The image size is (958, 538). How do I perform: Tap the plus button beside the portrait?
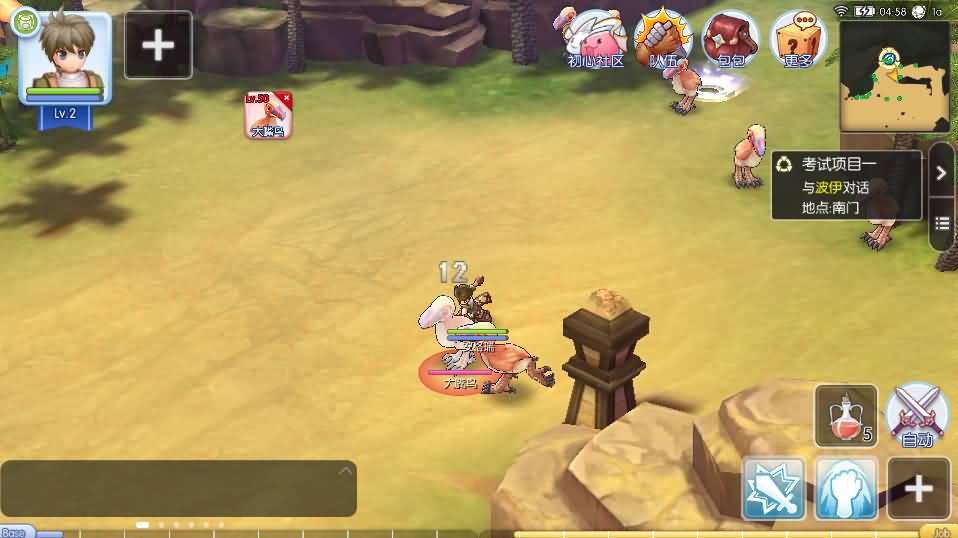(x=158, y=45)
